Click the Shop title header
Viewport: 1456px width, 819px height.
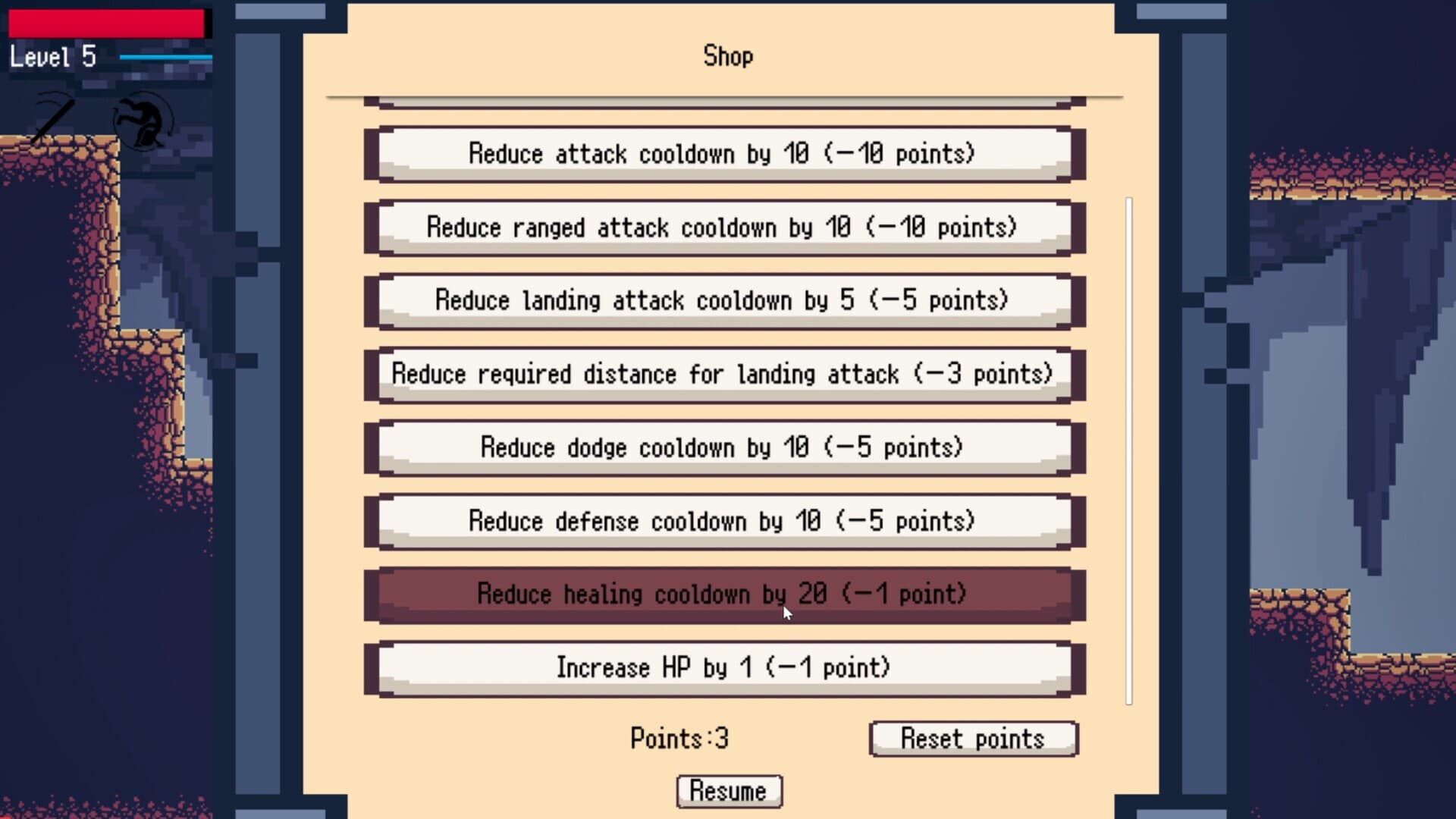tap(727, 56)
